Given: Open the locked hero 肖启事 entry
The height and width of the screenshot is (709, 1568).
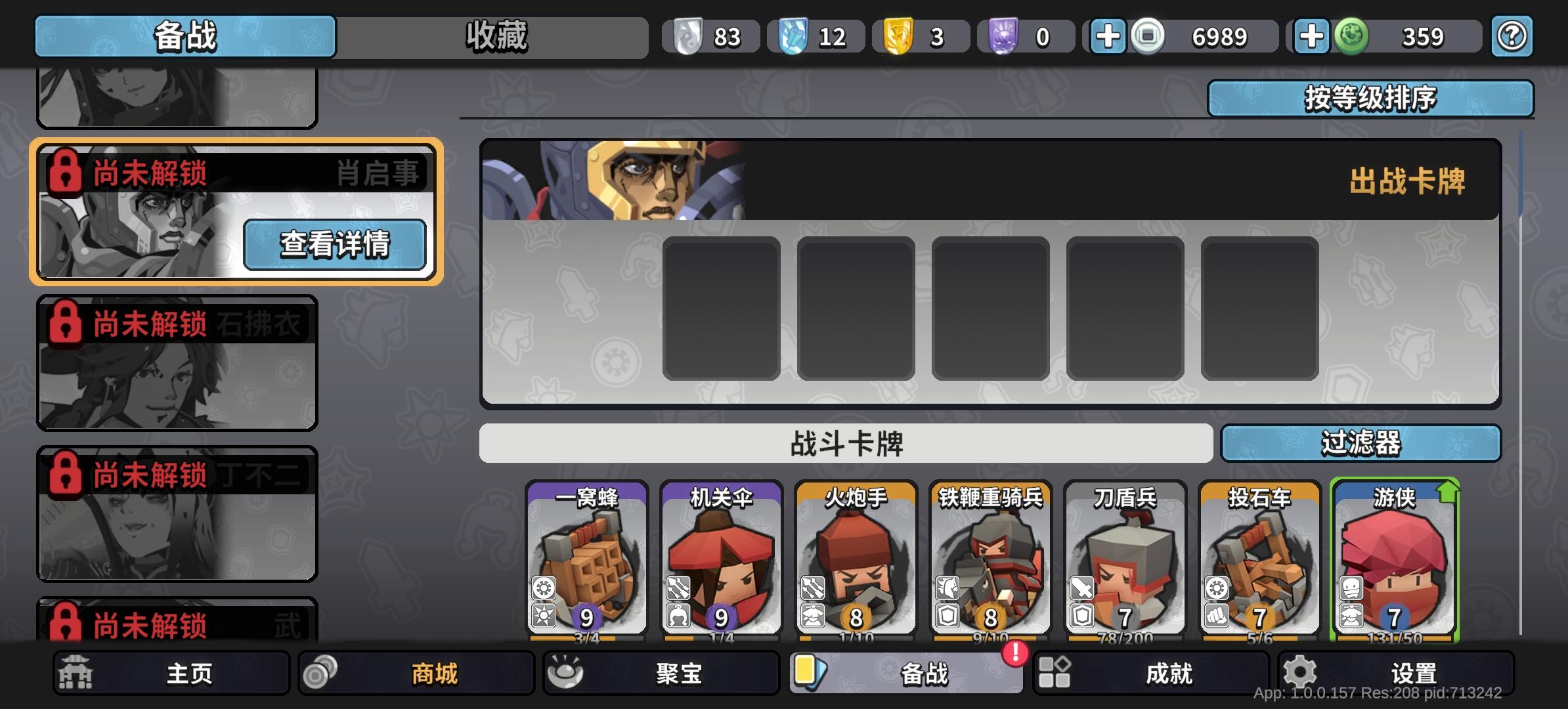Looking at the screenshot, I should [x=337, y=245].
